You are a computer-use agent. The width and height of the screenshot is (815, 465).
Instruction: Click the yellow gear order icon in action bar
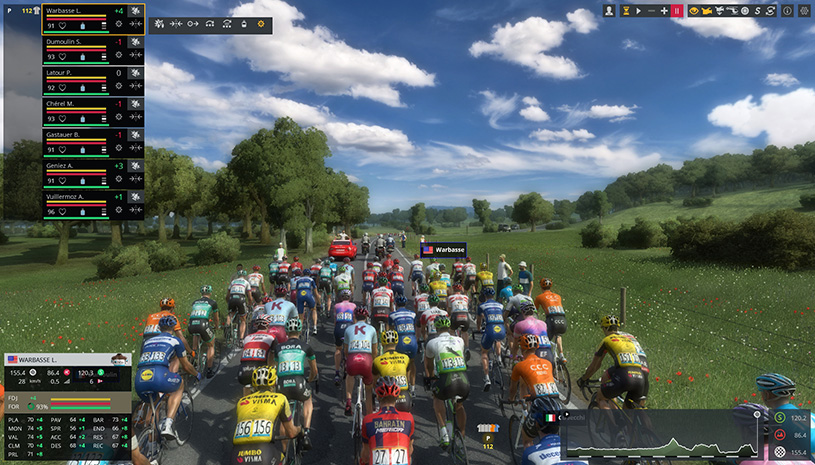tap(262, 22)
